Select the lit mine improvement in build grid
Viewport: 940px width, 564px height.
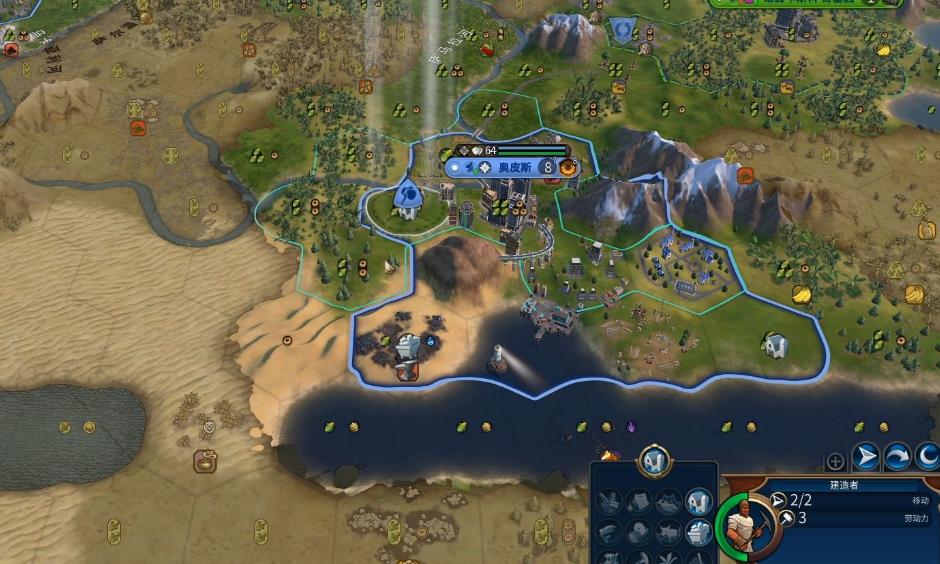699,532
